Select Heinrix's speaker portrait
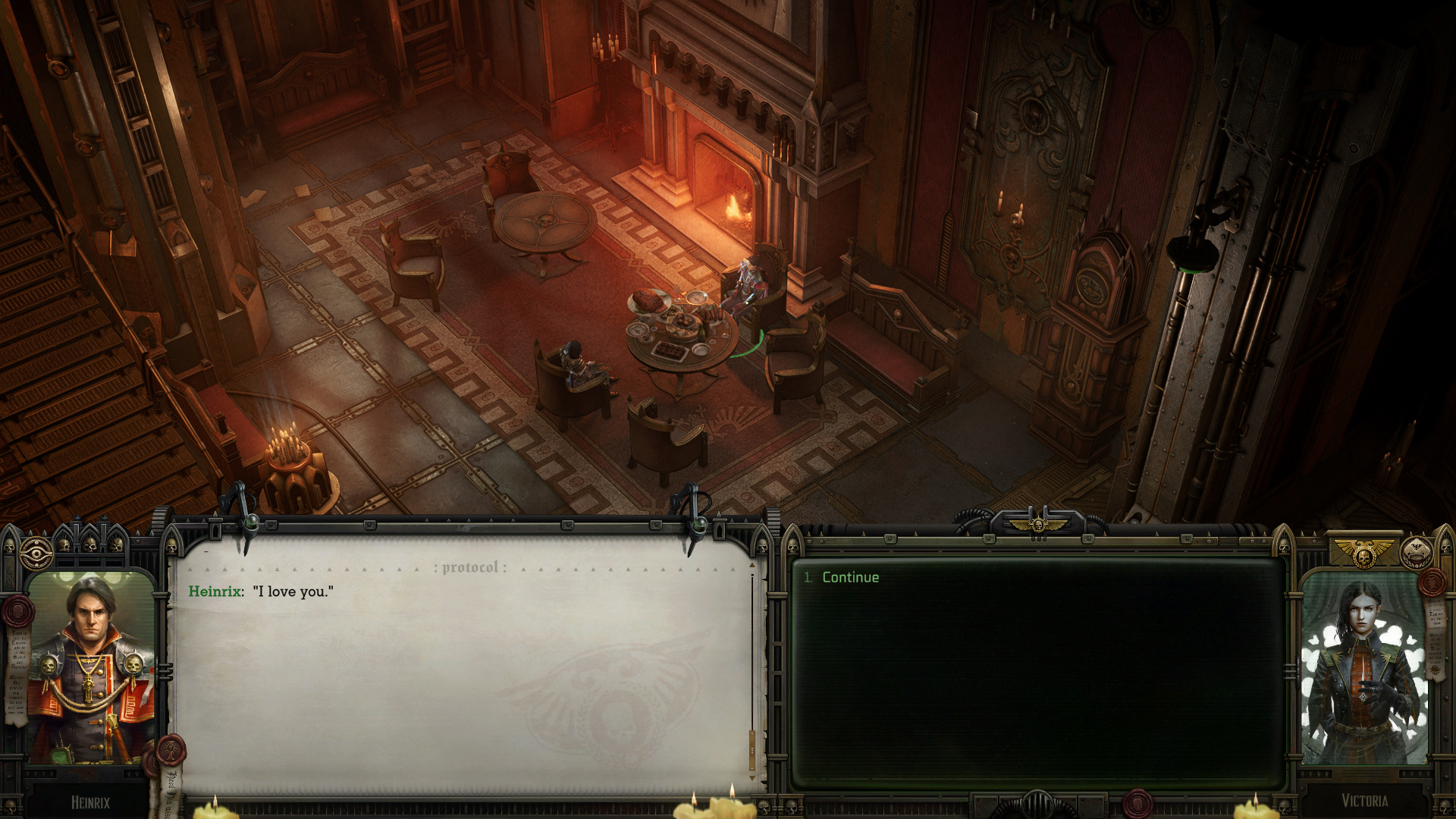Viewport: 1456px width, 819px height. (90, 667)
